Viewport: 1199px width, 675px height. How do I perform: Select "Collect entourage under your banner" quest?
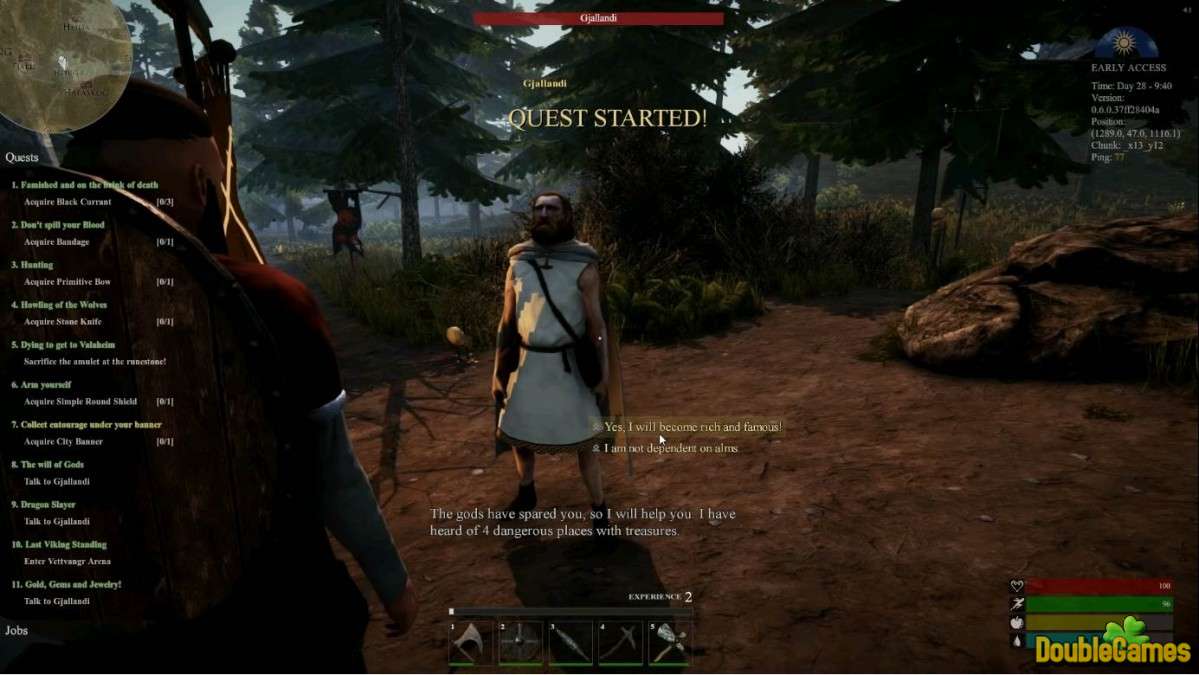[91, 425]
